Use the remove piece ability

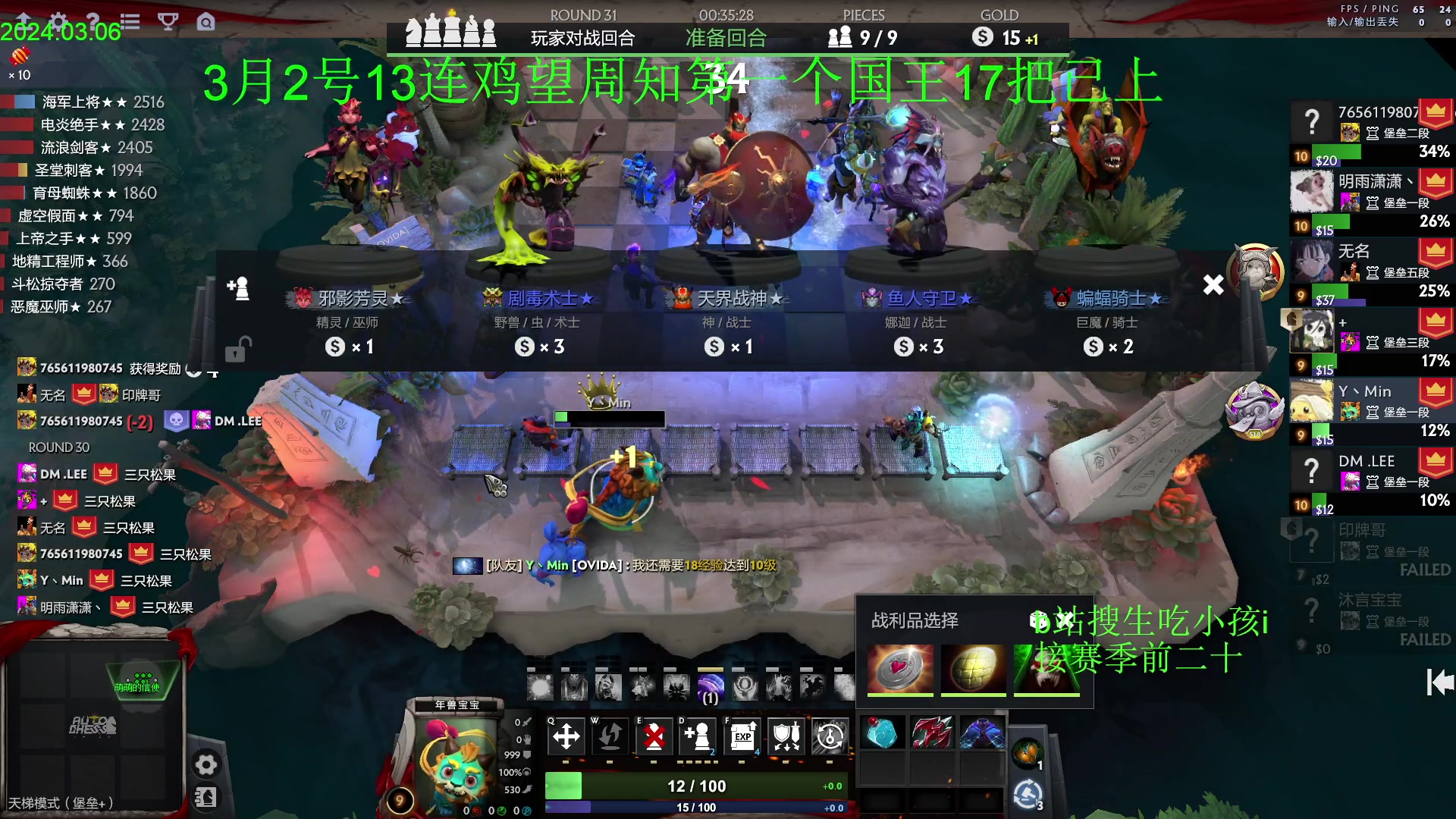tap(654, 736)
